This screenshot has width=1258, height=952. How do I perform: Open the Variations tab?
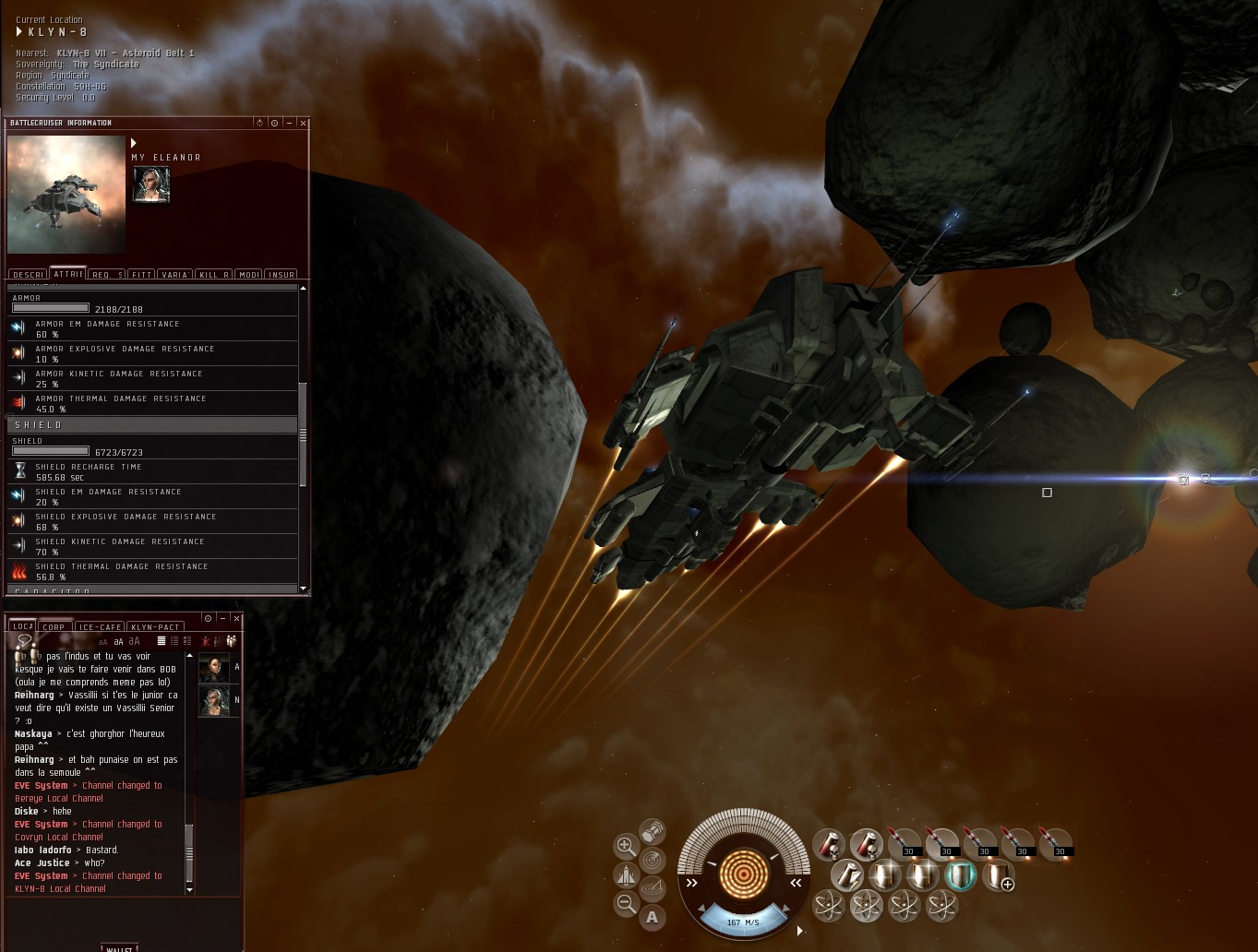click(175, 275)
